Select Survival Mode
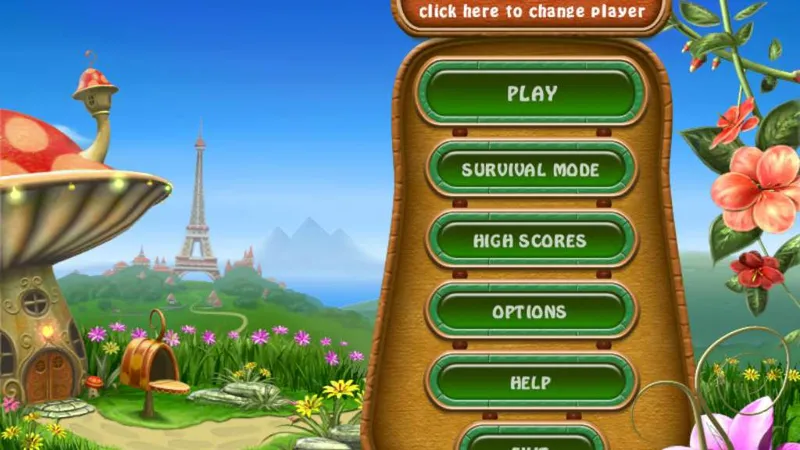The image size is (800, 450). (531, 169)
